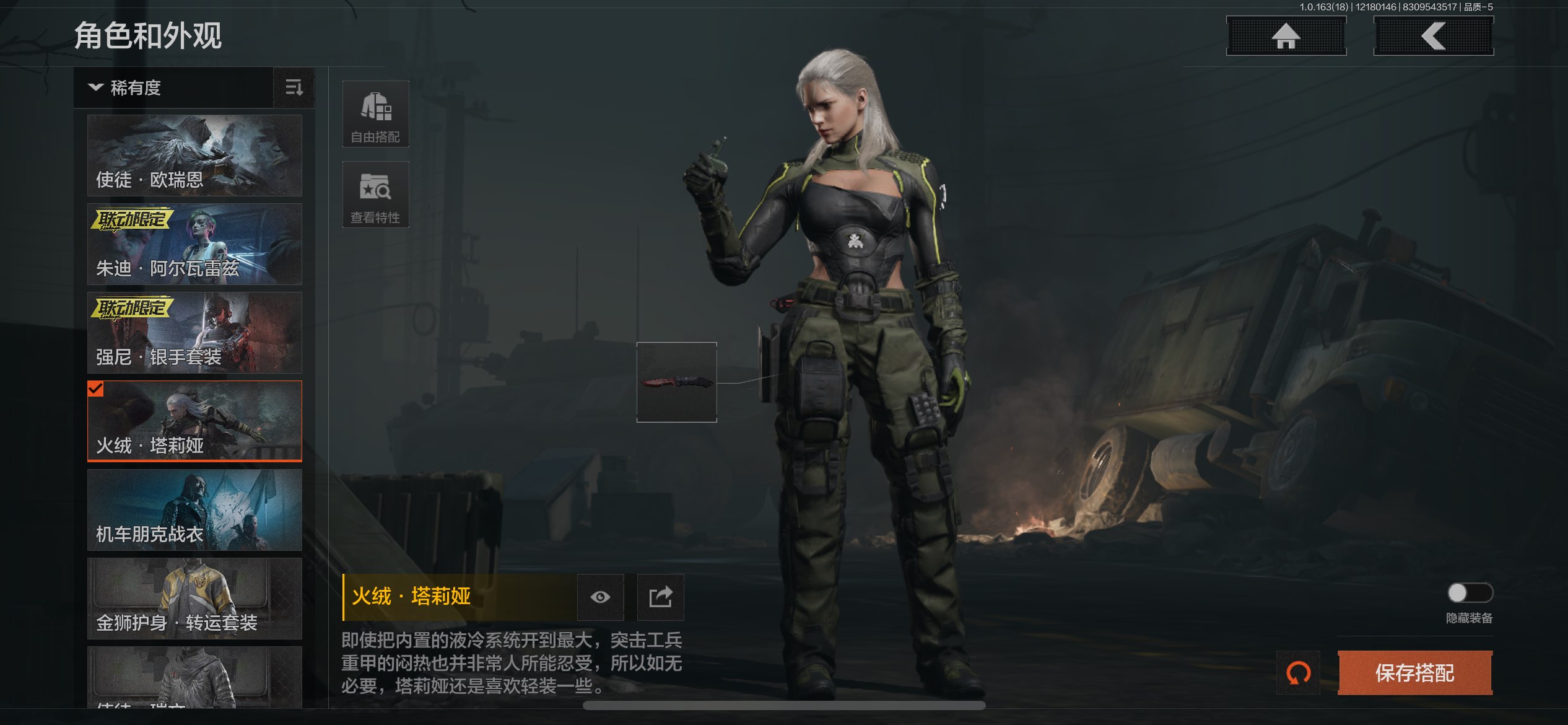1568x725 pixels.
Task: Choose the 机车朋克战衣 outfit
Action: 194,510
